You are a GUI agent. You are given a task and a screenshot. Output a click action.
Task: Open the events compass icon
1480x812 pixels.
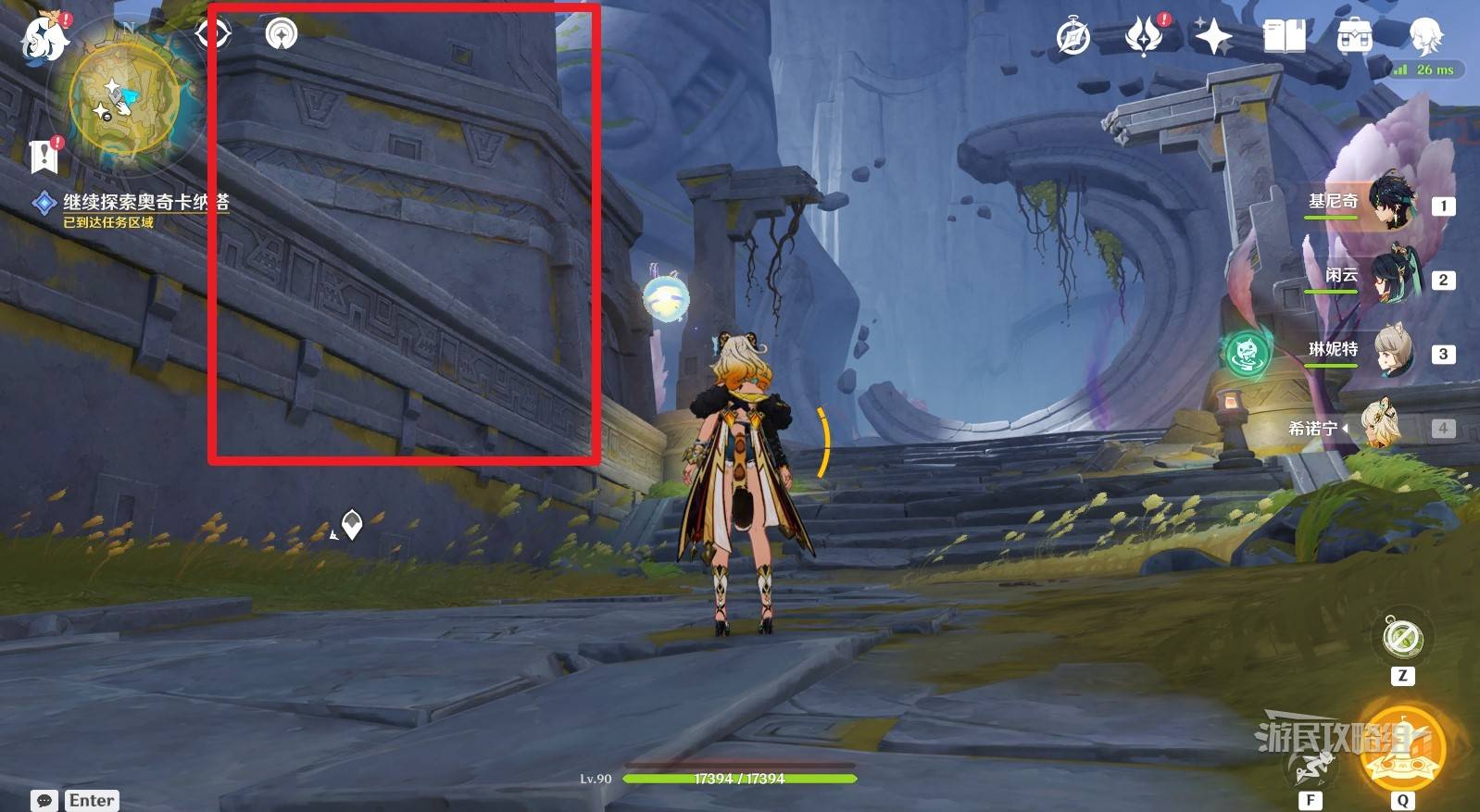click(x=1073, y=37)
